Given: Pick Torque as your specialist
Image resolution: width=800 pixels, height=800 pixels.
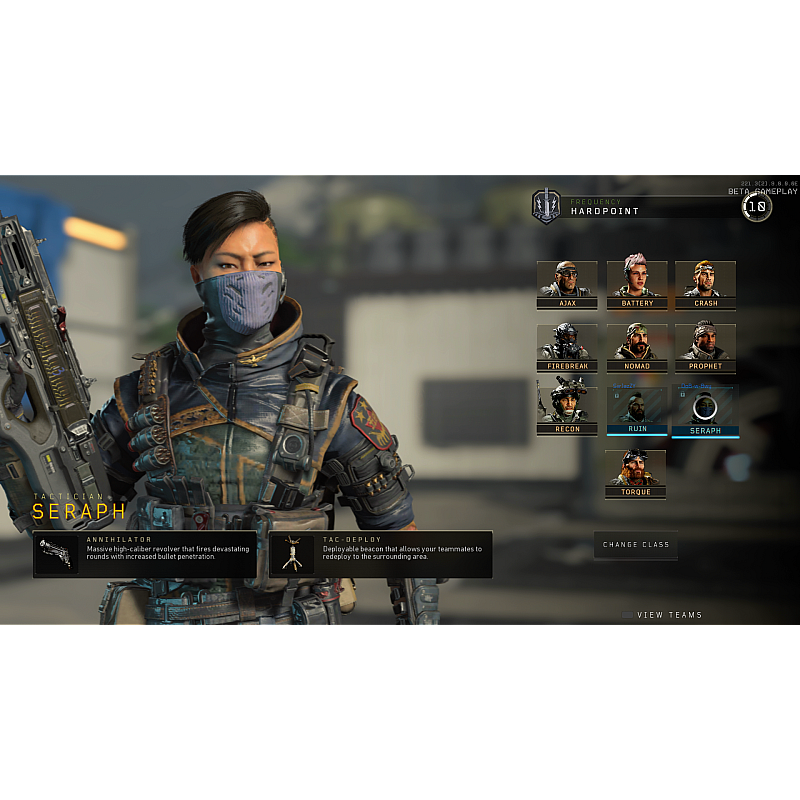Looking at the screenshot, I should tap(635, 473).
